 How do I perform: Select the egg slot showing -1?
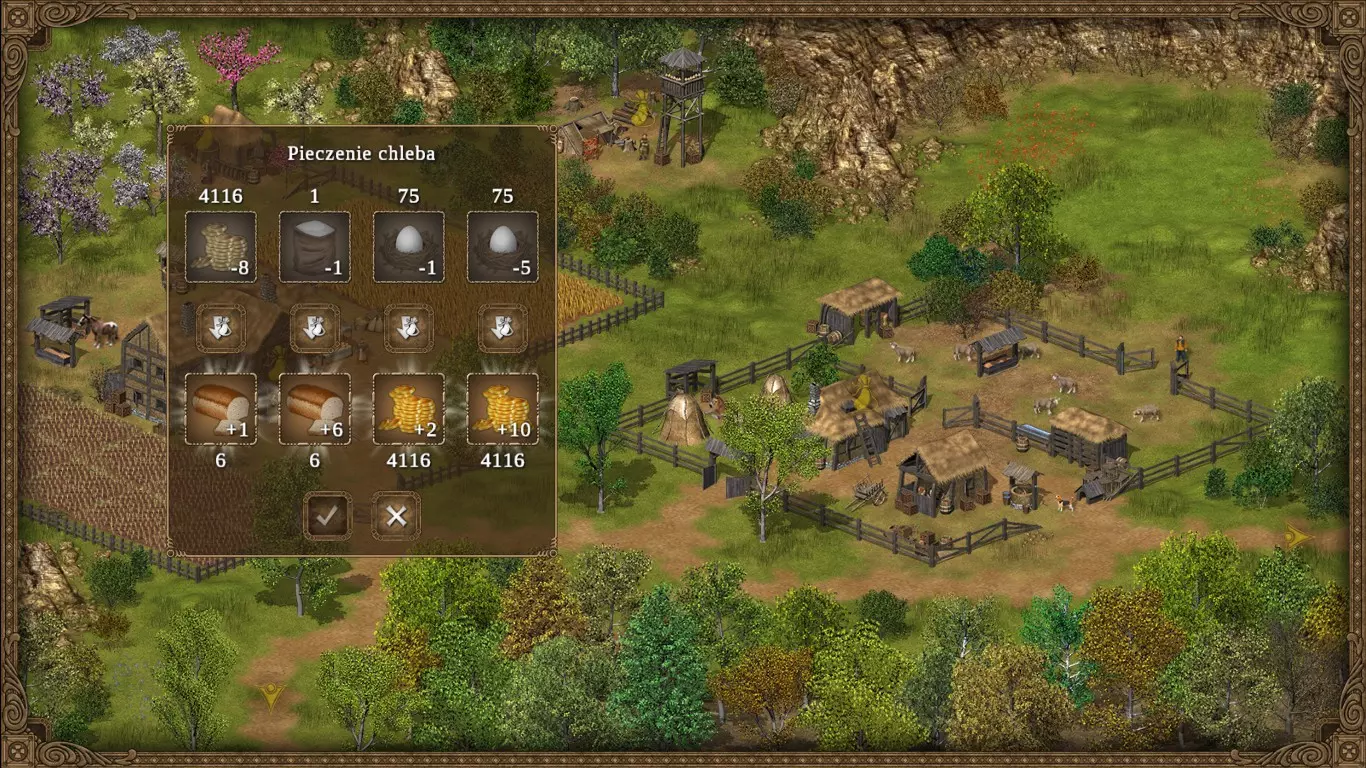(x=408, y=246)
